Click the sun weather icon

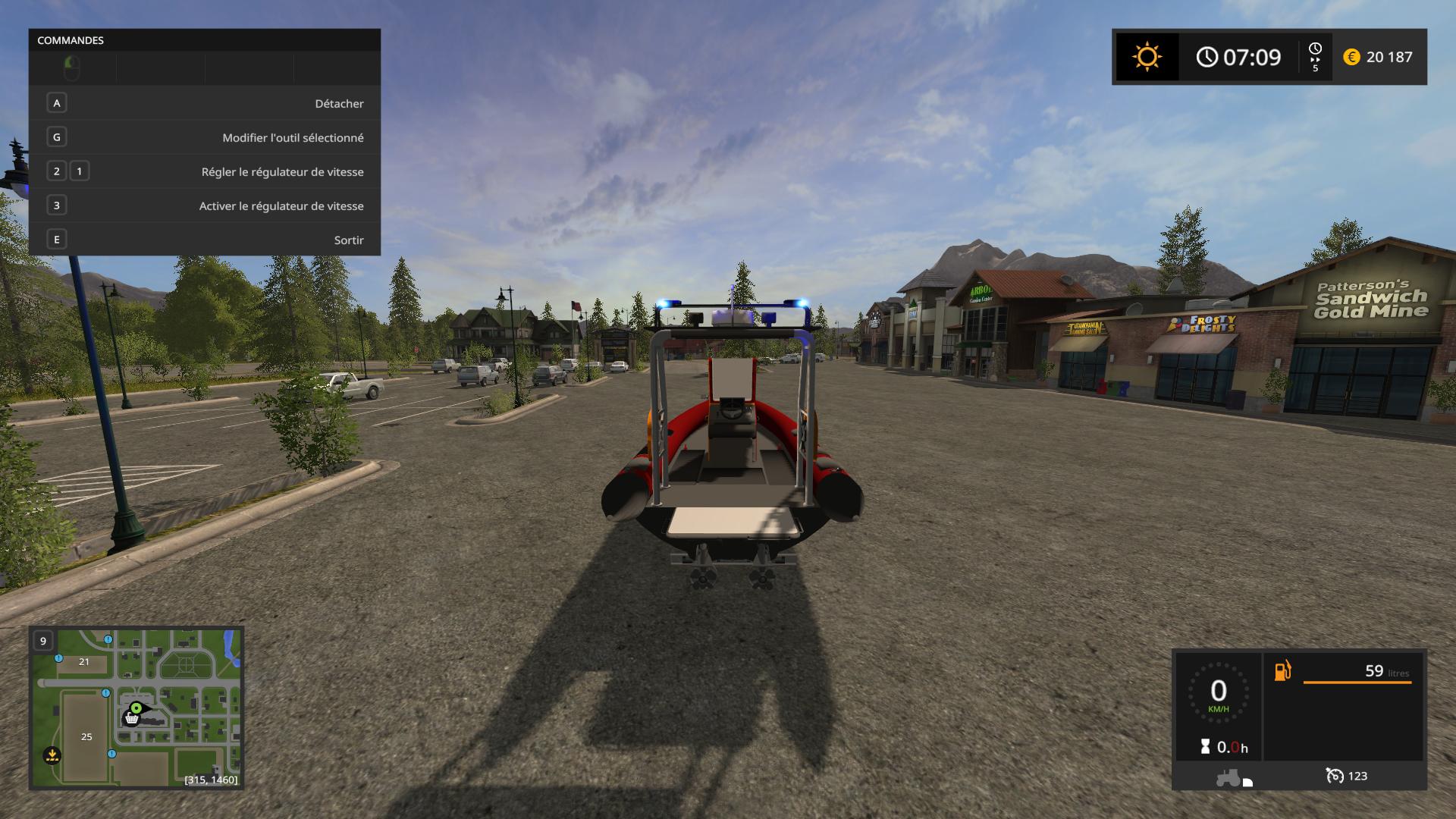(x=1147, y=57)
